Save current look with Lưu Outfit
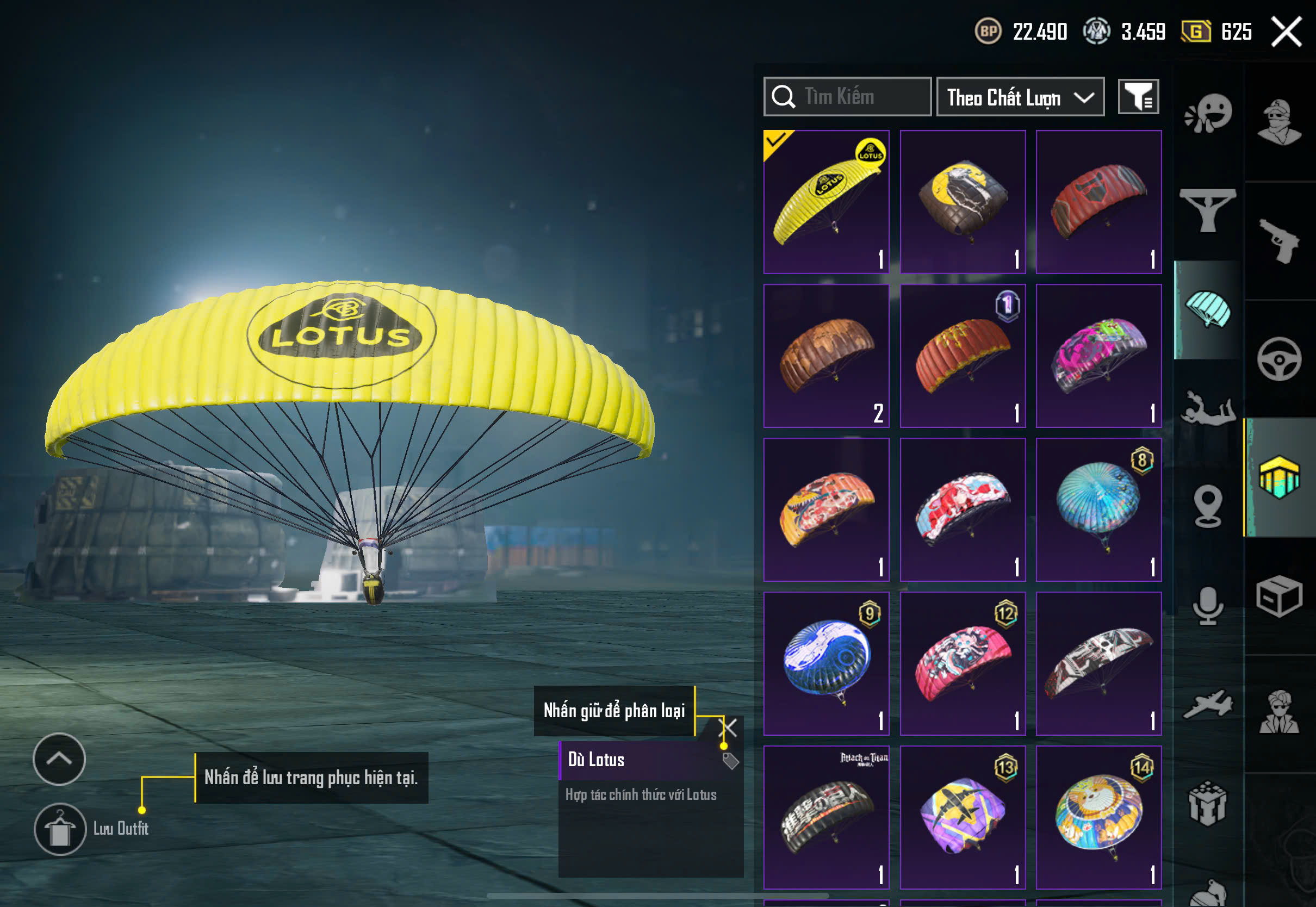Viewport: 1316px width, 907px height. coord(60,829)
